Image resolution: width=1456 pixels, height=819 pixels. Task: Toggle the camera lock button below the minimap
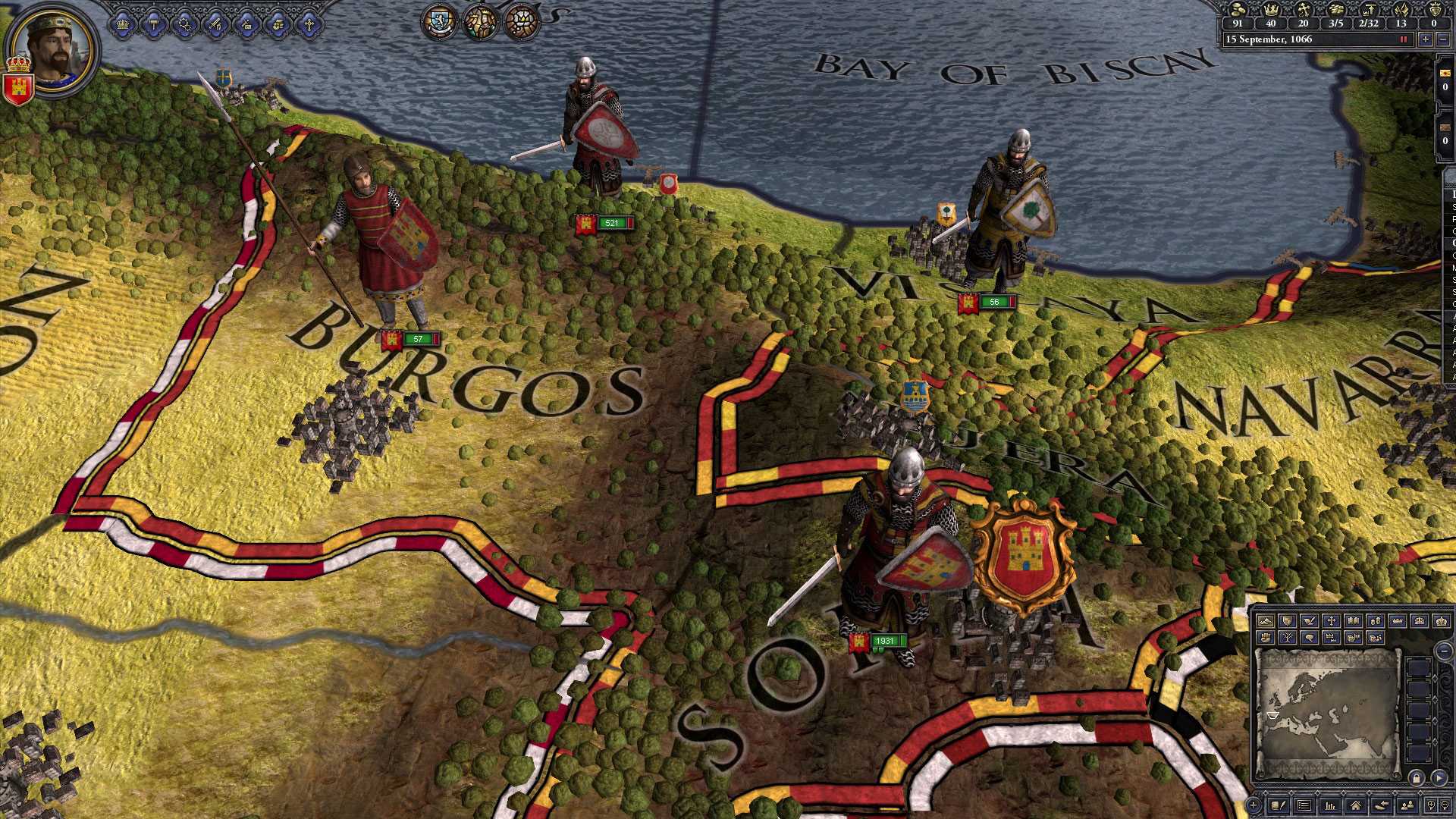1417,778
